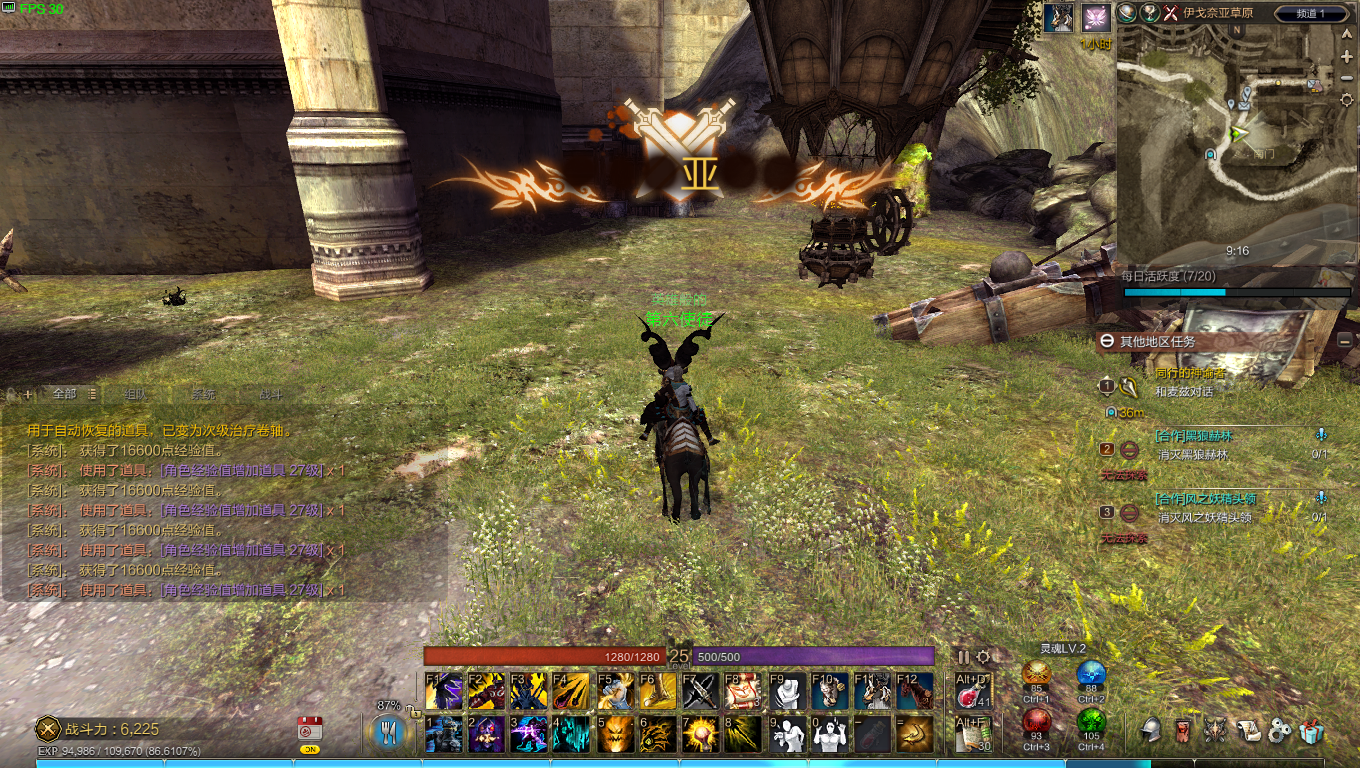
Task: Open the red calendar event icon
Action: 310,728
